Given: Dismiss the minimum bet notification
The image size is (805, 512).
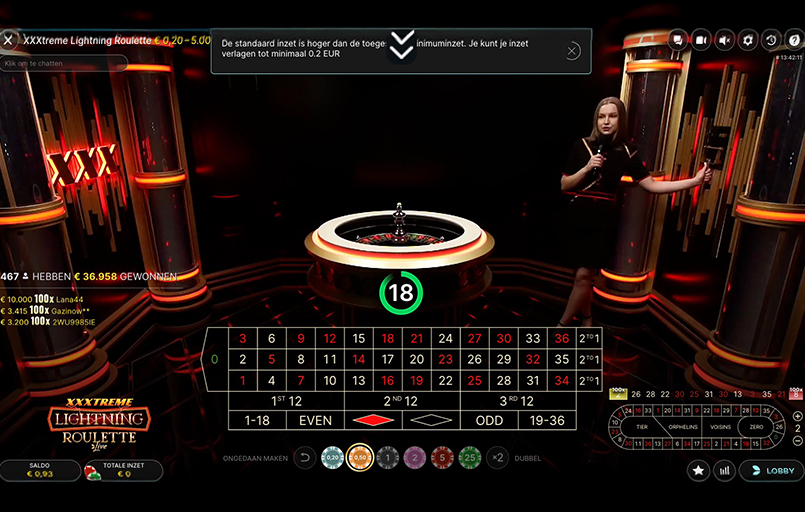Looking at the screenshot, I should [x=572, y=50].
